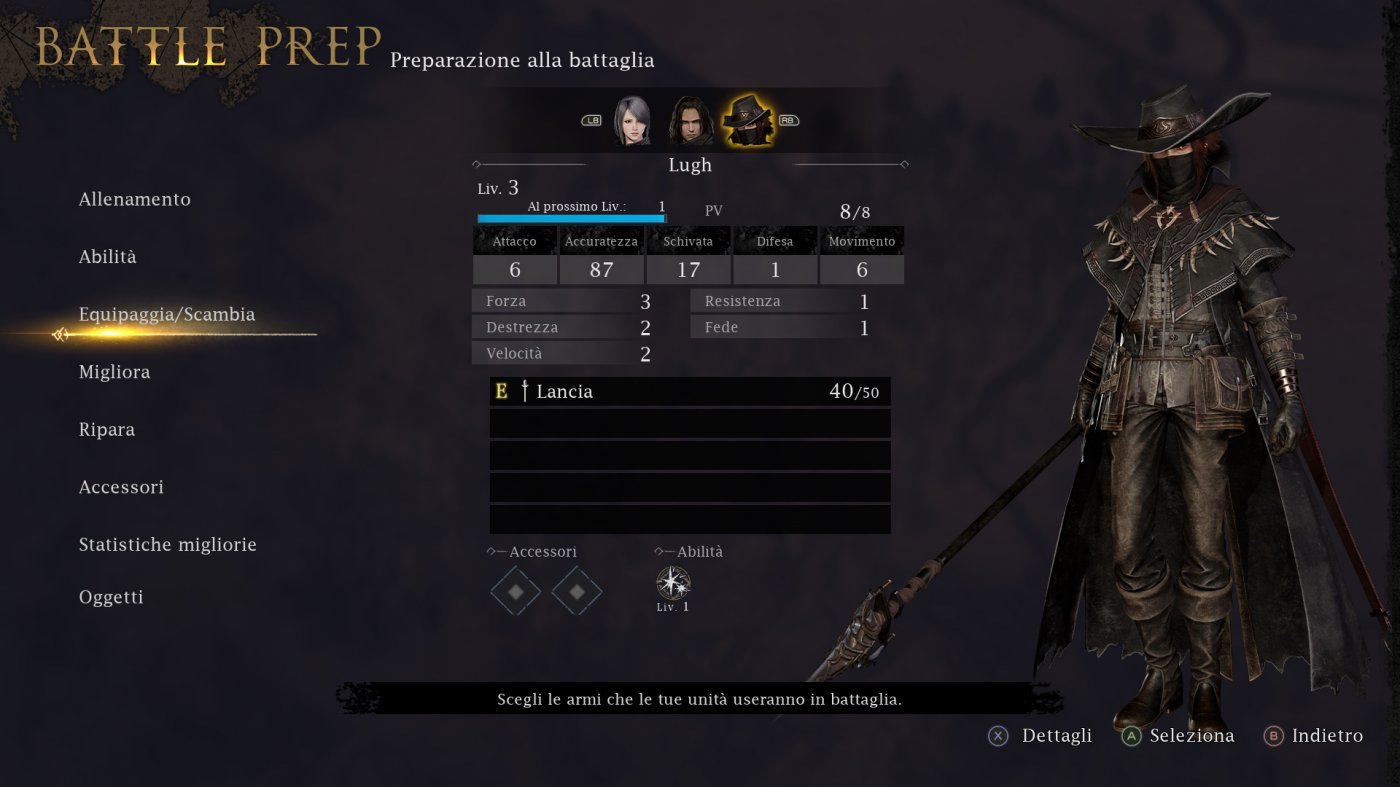Select the first empty accessory diamond slot
Image resolution: width=1400 pixels, height=787 pixels.
coord(515,591)
